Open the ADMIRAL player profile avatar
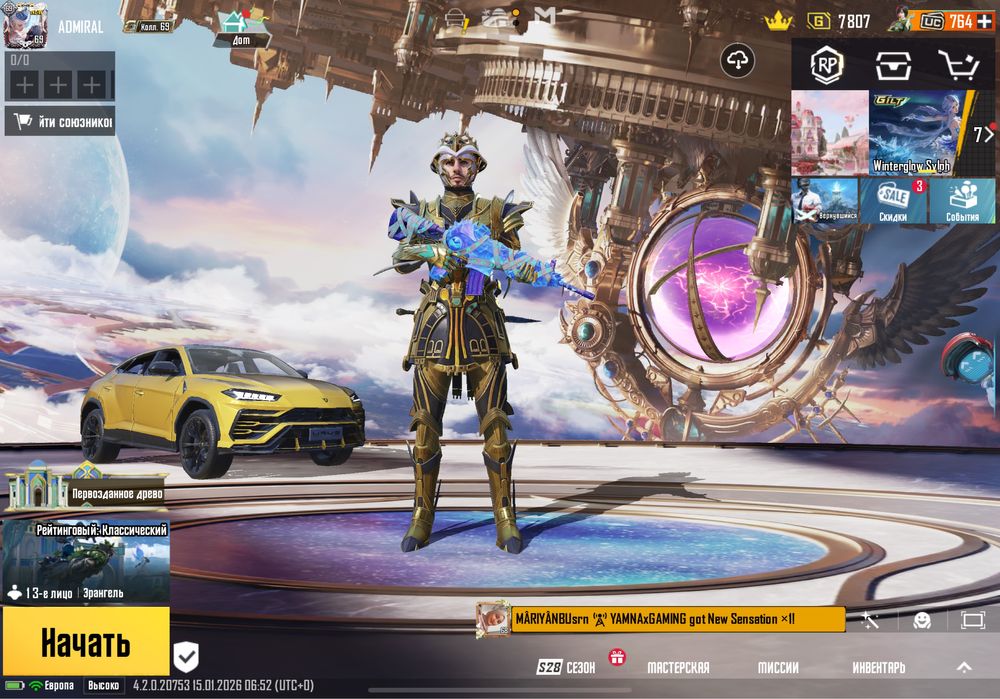Image resolution: width=1000 pixels, height=699 pixels. coord(25,25)
